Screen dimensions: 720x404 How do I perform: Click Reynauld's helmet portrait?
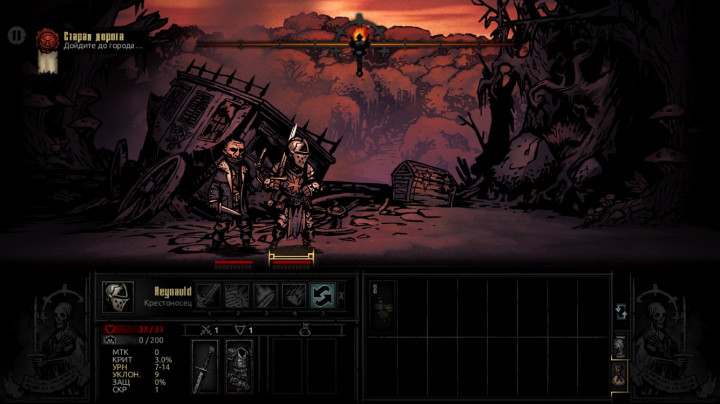(x=118, y=295)
